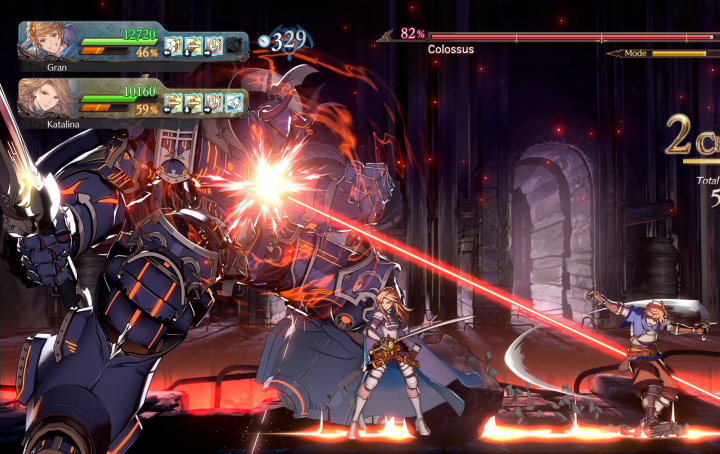This screenshot has width=720, height=454.
Task: Select Gran's character portrait
Action: point(47,42)
